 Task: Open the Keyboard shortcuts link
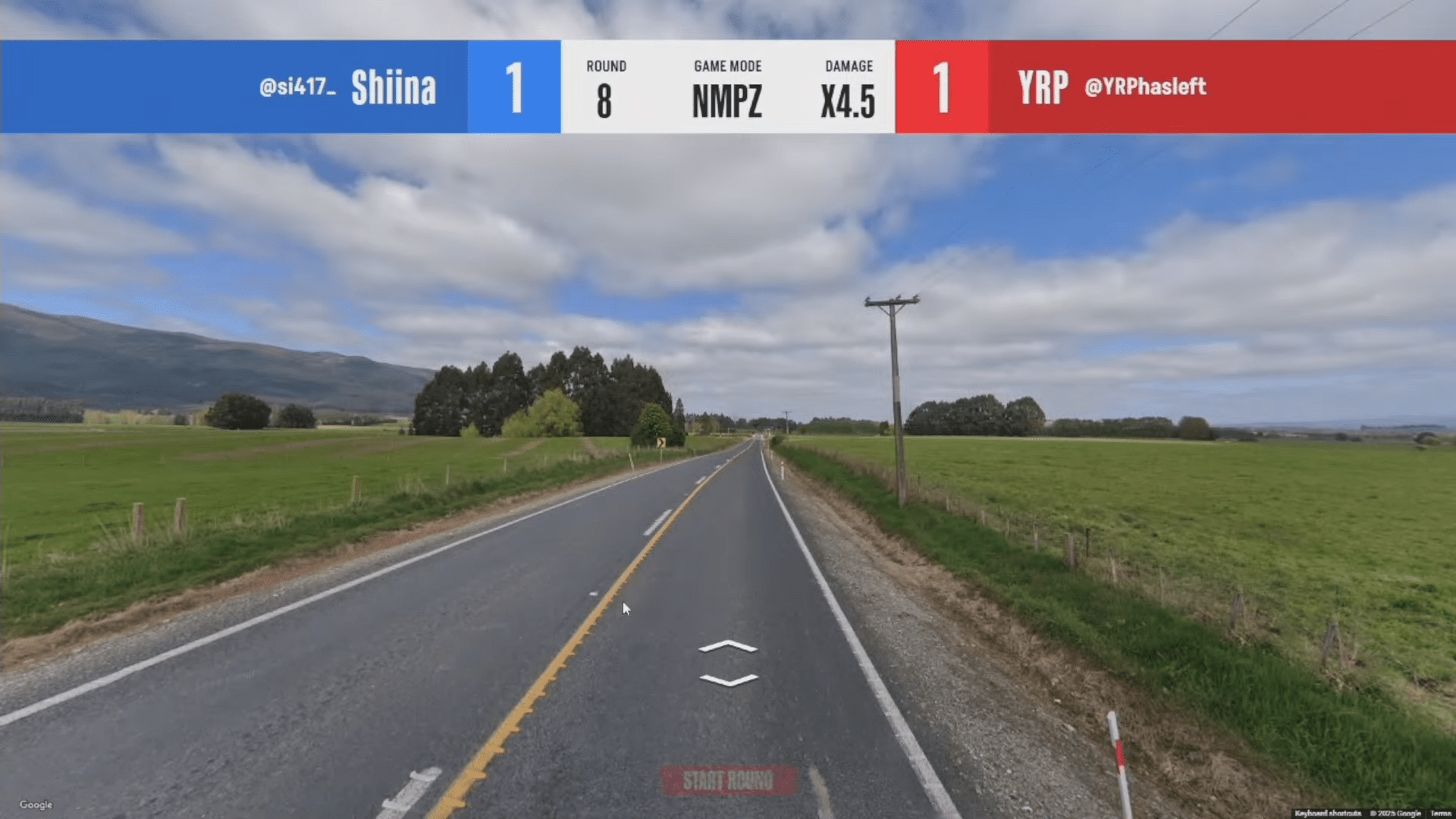1328,813
